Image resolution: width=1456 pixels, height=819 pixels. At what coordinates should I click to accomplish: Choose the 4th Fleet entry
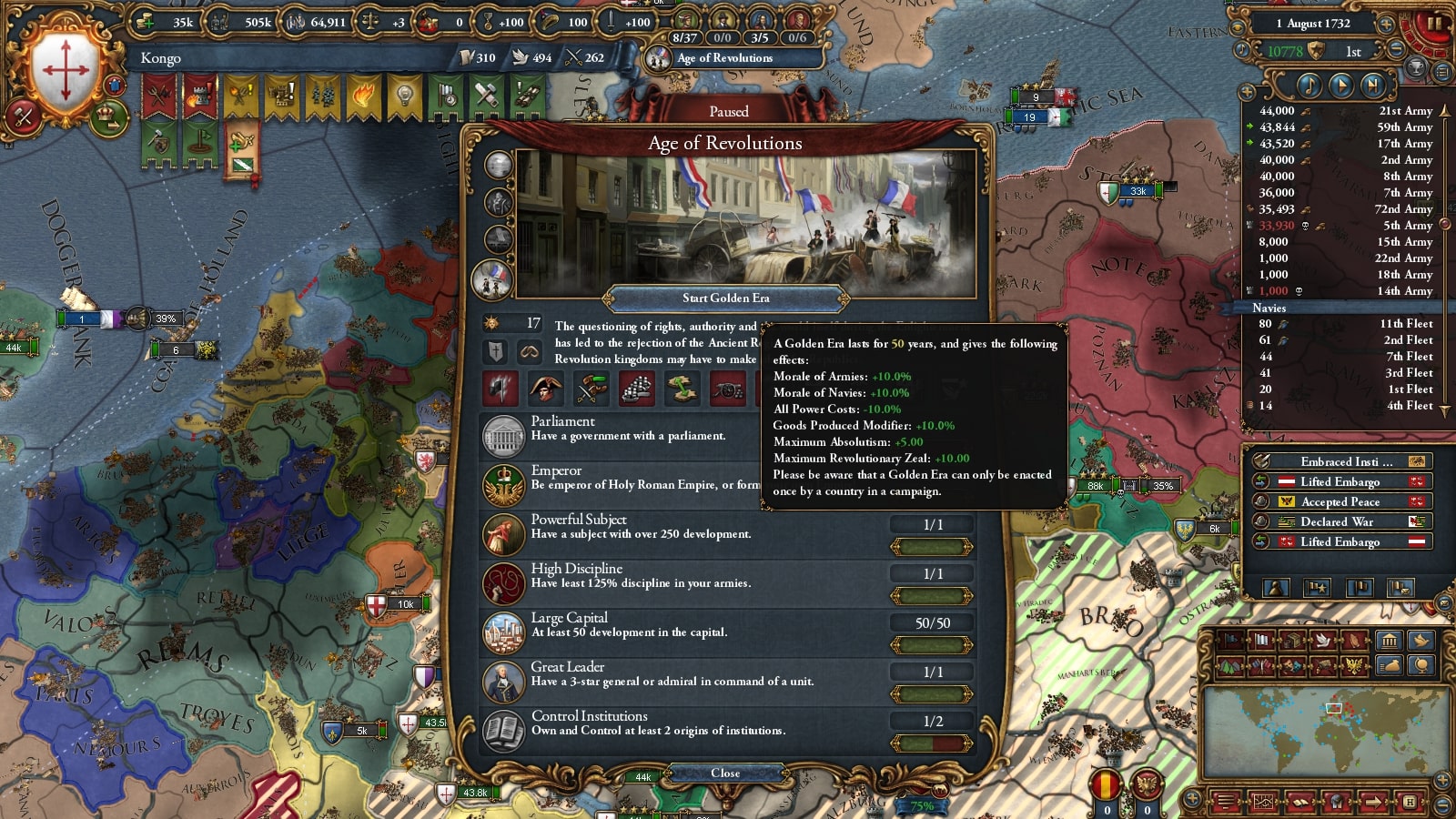[1345, 406]
